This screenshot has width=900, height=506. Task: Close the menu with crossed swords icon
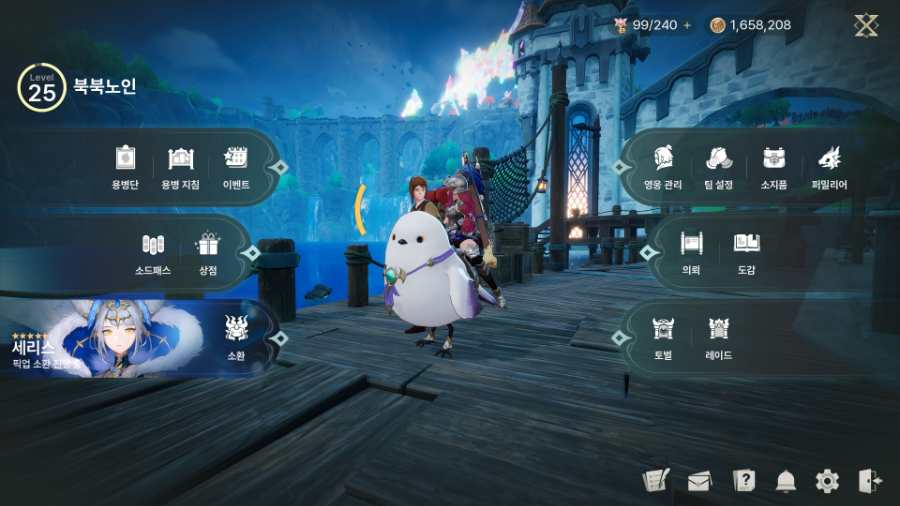pos(866,25)
